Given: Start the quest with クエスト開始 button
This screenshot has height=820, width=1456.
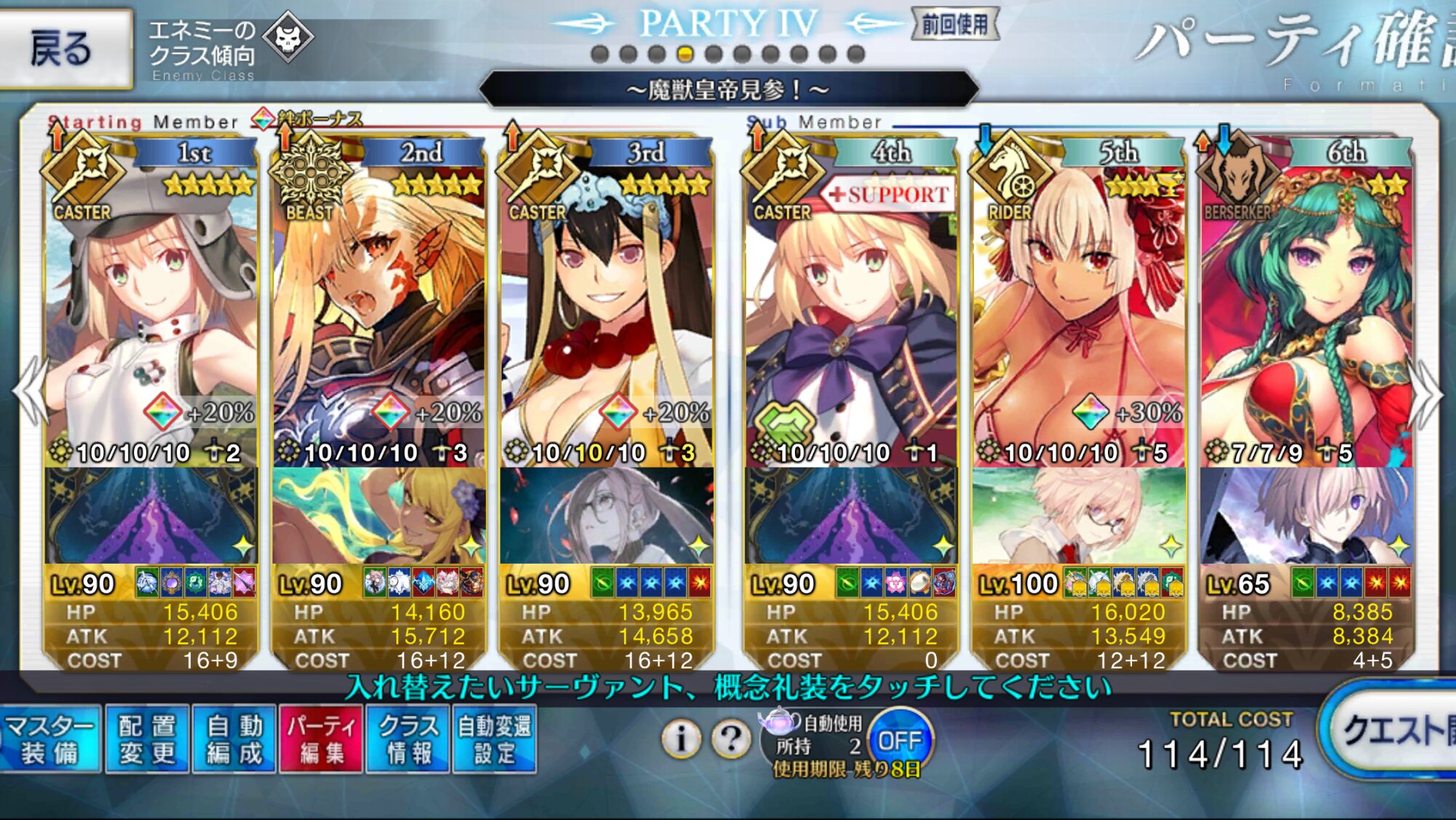Looking at the screenshot, I should click(x=1394, y=730).
